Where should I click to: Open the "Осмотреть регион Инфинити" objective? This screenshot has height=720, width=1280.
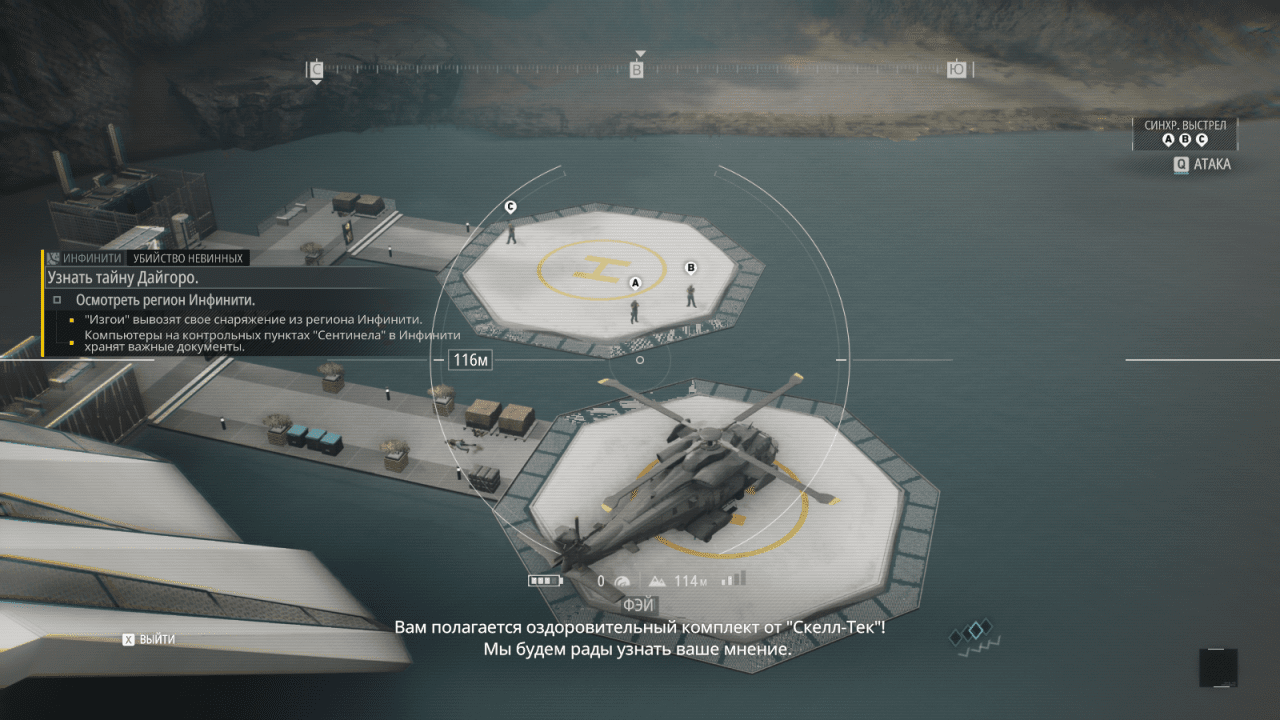pyautogui.click(x=165, y=299)
